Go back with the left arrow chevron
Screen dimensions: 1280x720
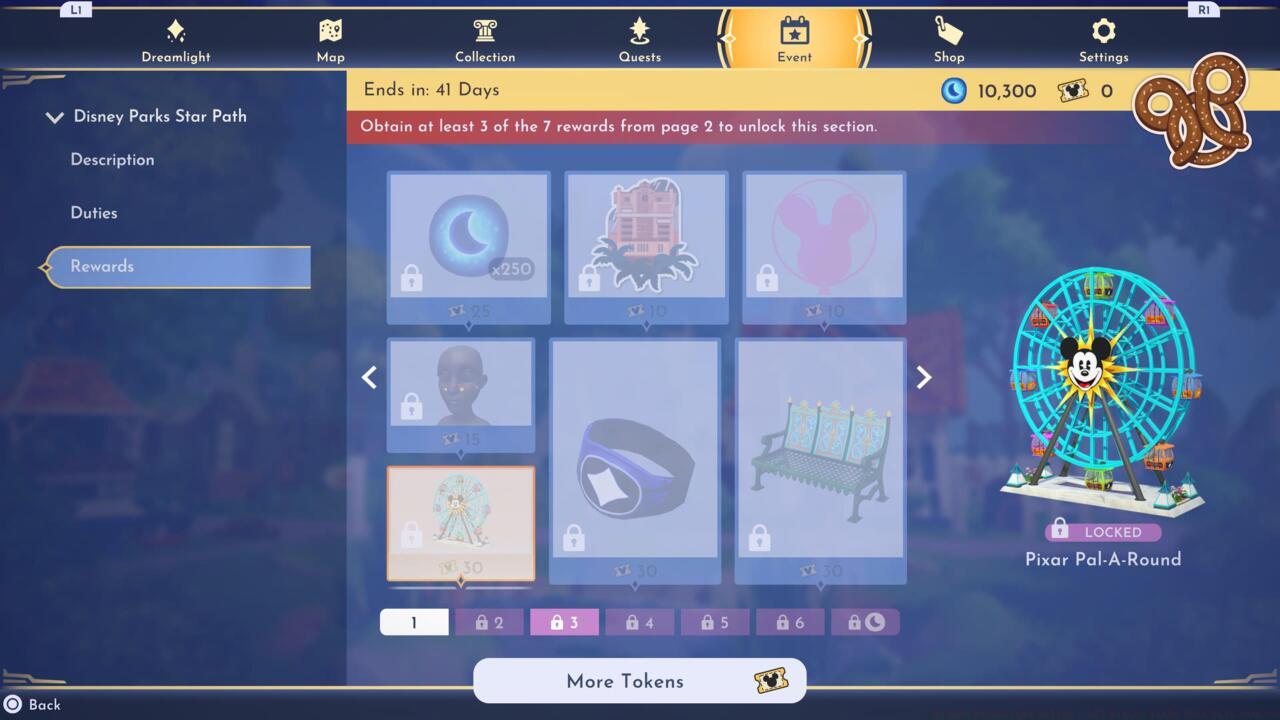369,377
